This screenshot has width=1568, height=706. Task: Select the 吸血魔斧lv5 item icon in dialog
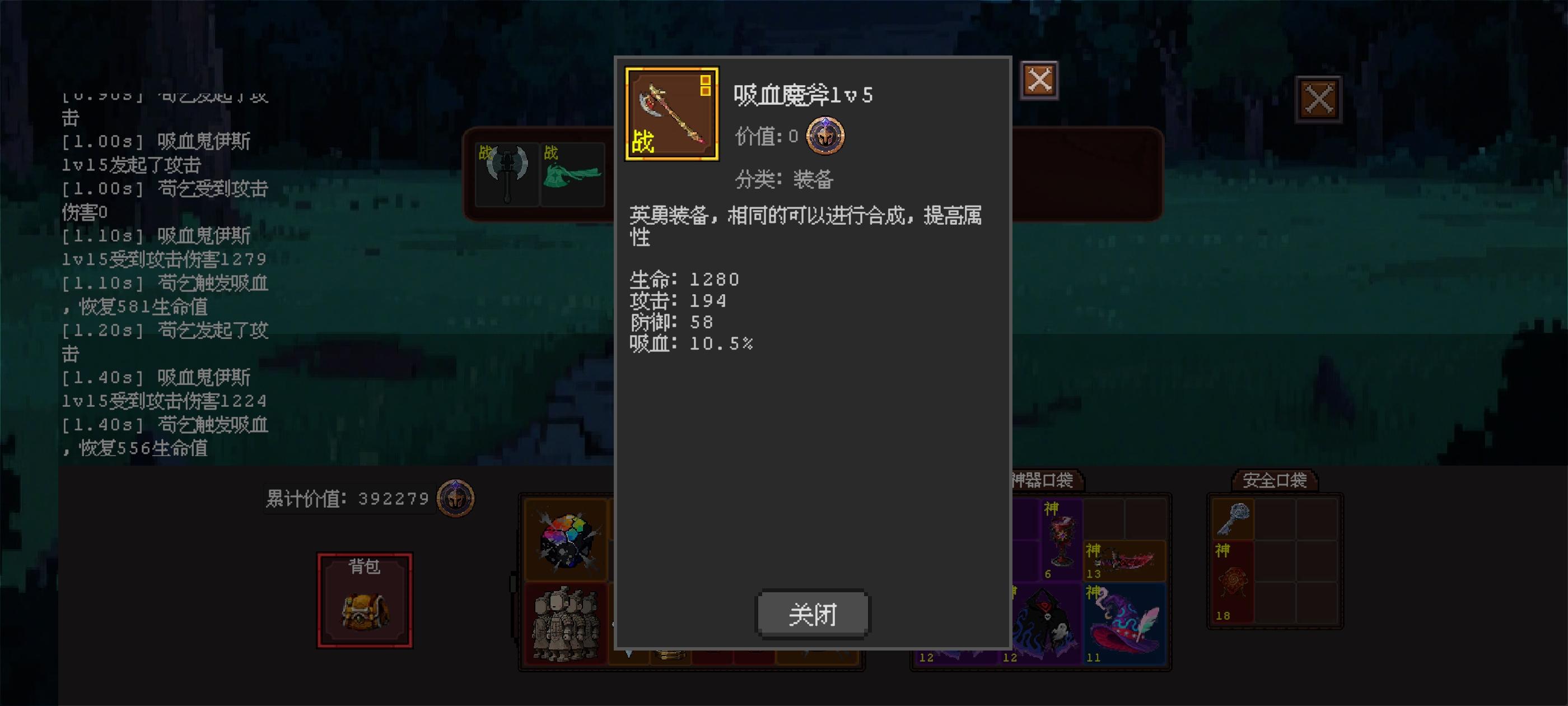(x=672, y=113)
